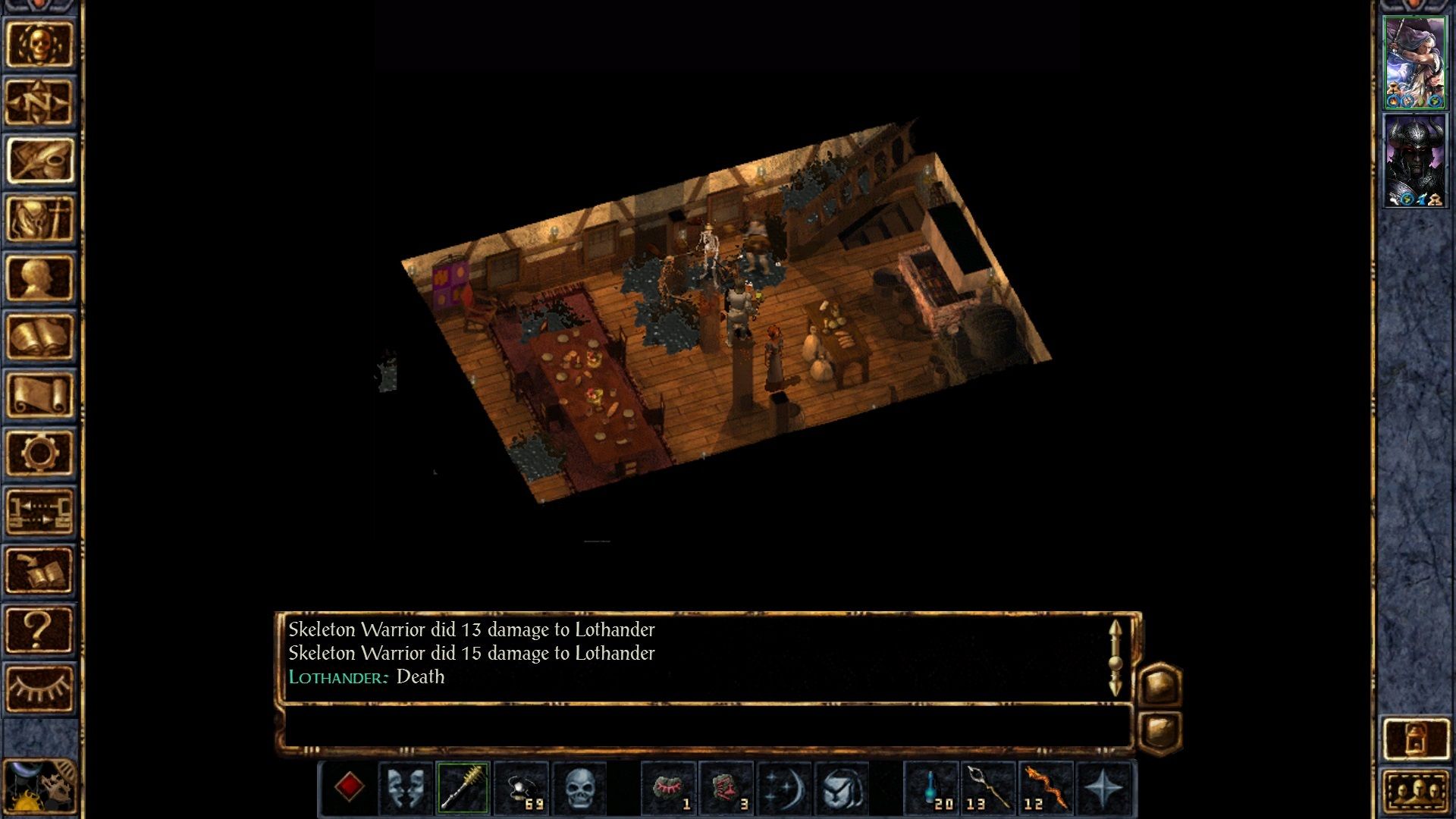Click the up arrow on the message log scrollbar
The width and height of the screenshot is (1456, 819).
pyautogui.click(x=1115, y=628)
